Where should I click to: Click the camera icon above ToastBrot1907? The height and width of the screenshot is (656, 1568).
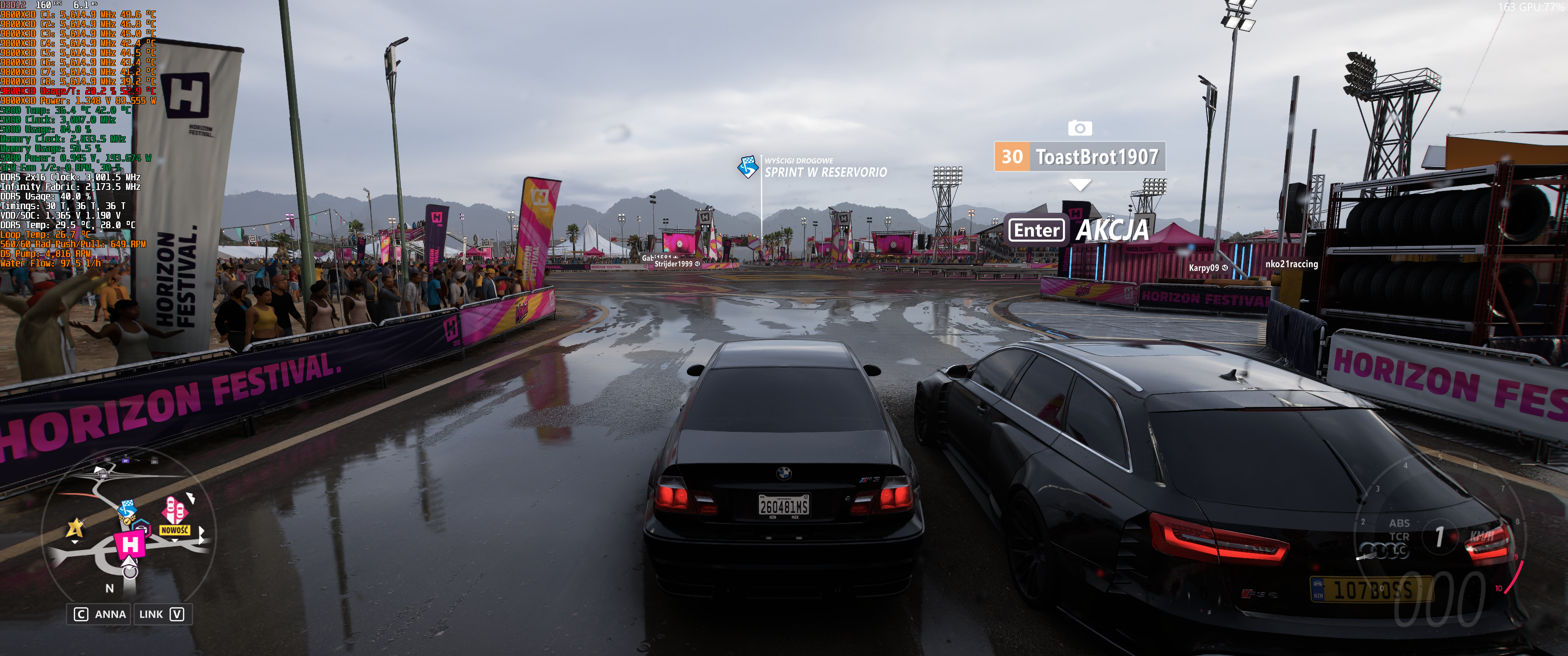pyautogui.click(x=1079, y=128)
